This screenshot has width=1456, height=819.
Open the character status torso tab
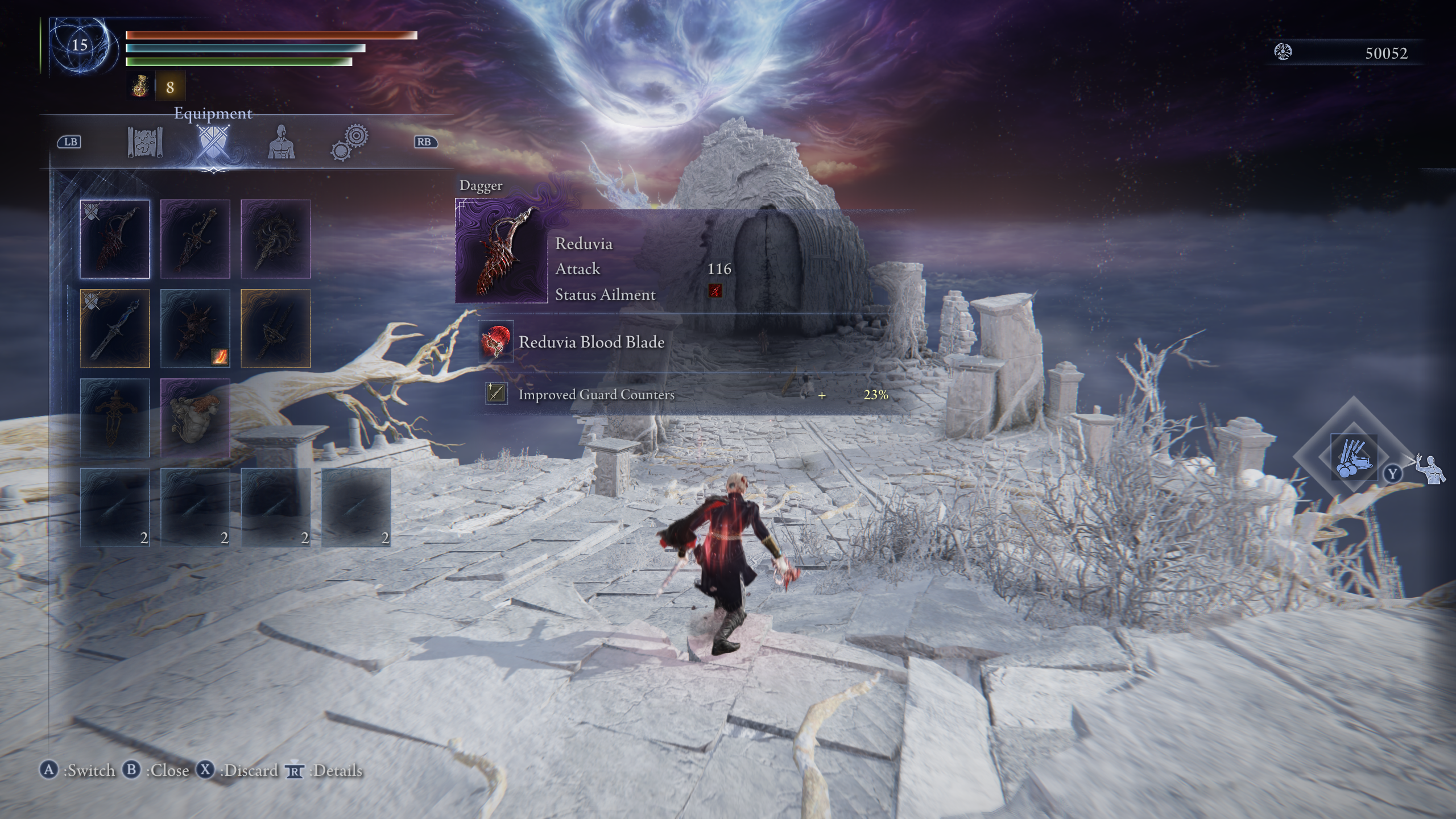coord(282,142)
